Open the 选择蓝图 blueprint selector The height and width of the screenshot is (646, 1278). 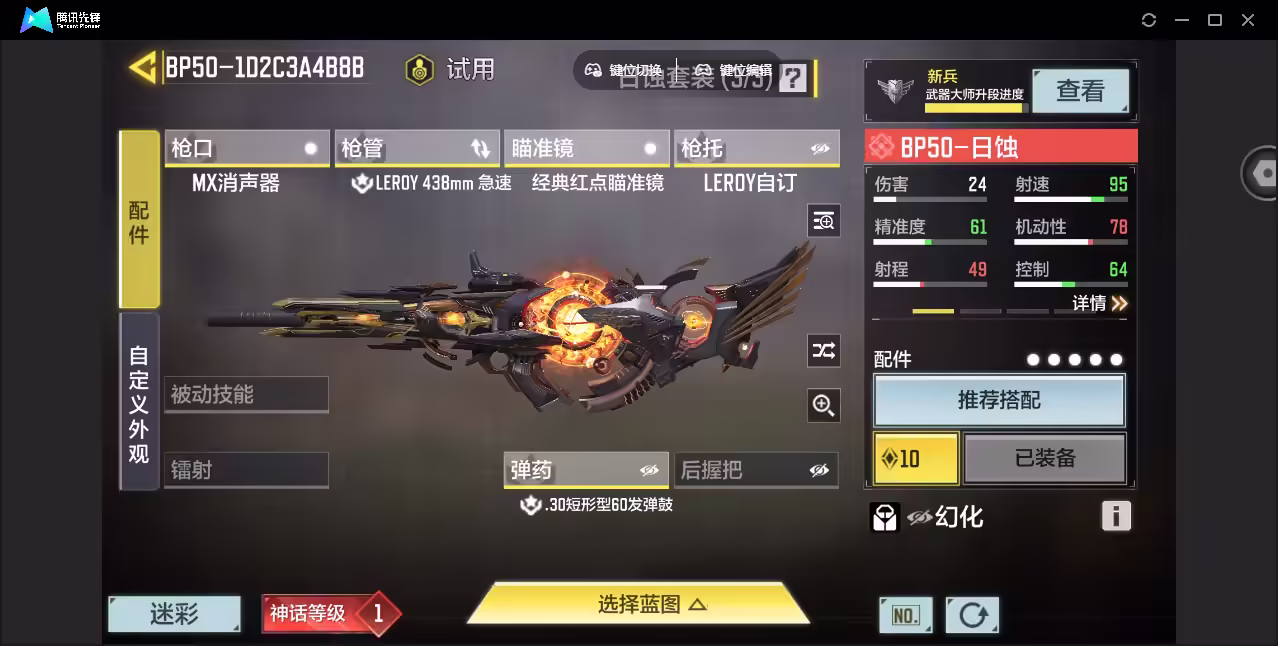point(639,604)
